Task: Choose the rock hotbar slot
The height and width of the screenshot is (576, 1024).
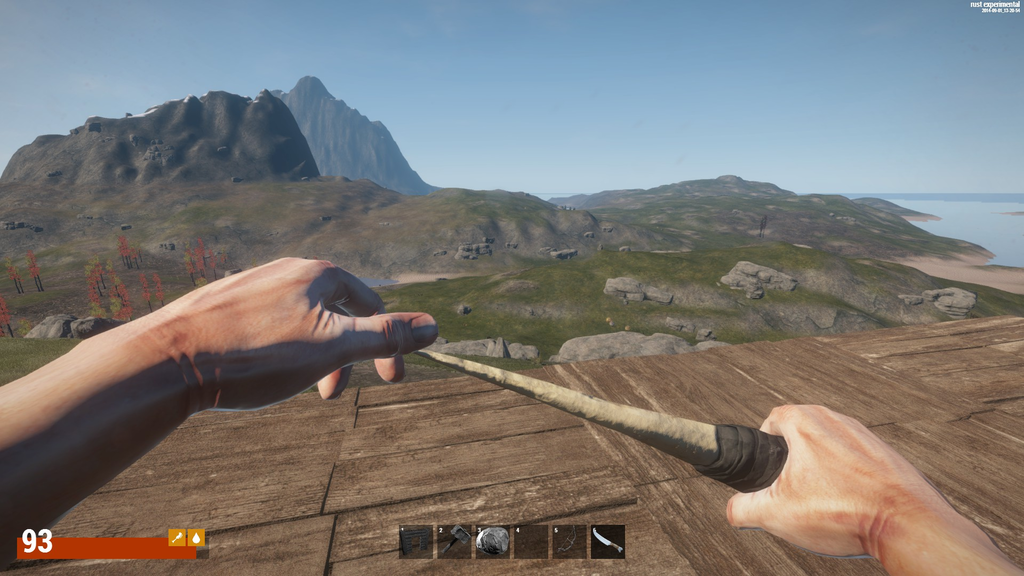Action: tap(492, 542)
